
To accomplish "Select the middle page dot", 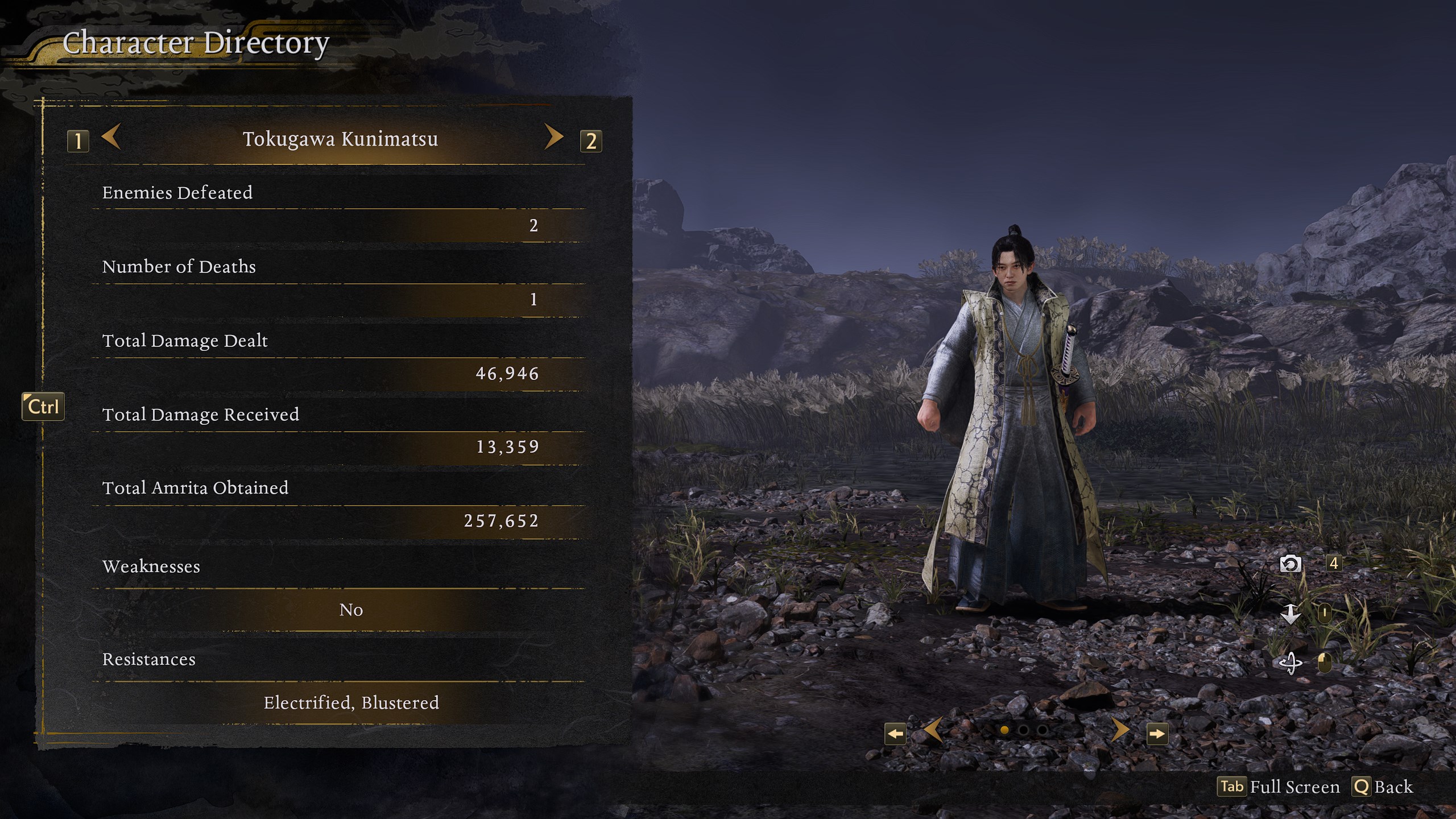I will pyautogui.click(x=1023, y=730).
